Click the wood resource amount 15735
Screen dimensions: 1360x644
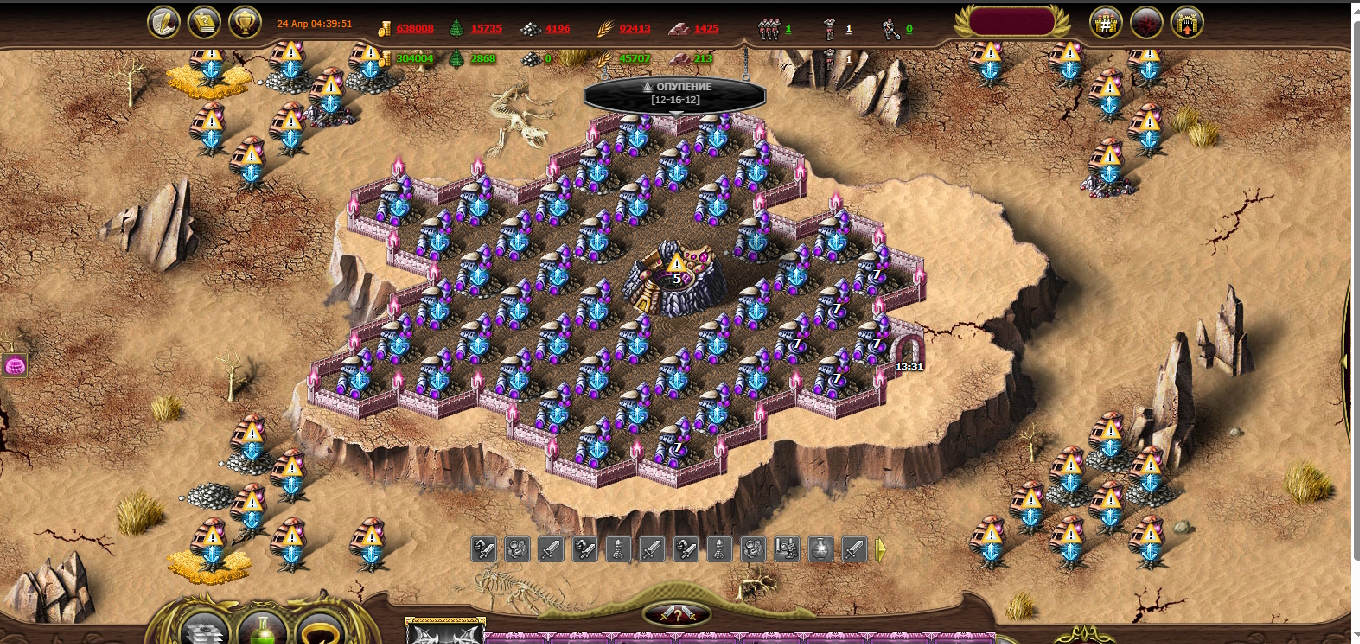pos(485,29)
